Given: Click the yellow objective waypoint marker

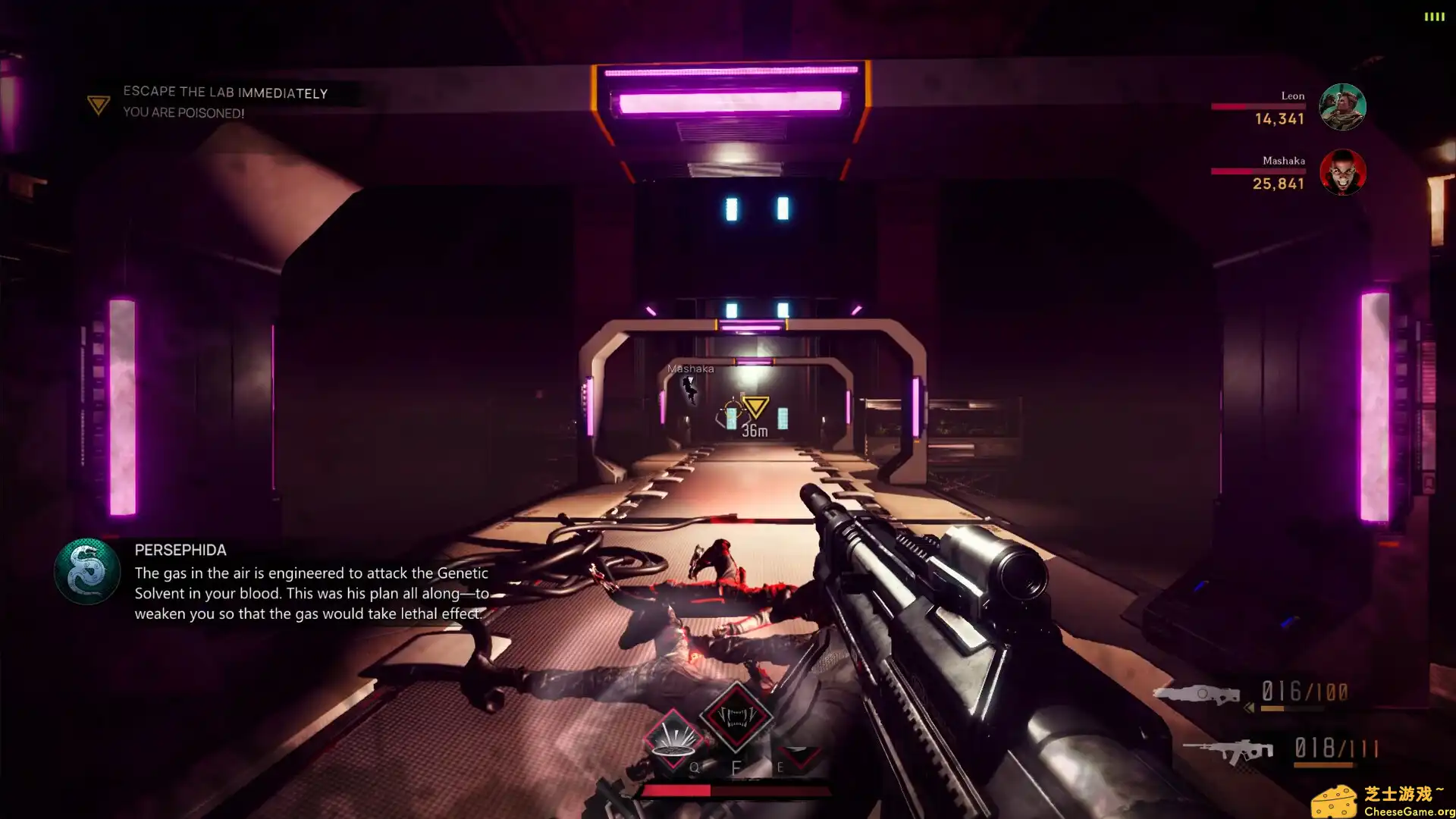Looking at the screenshot, I should (755, 407).
